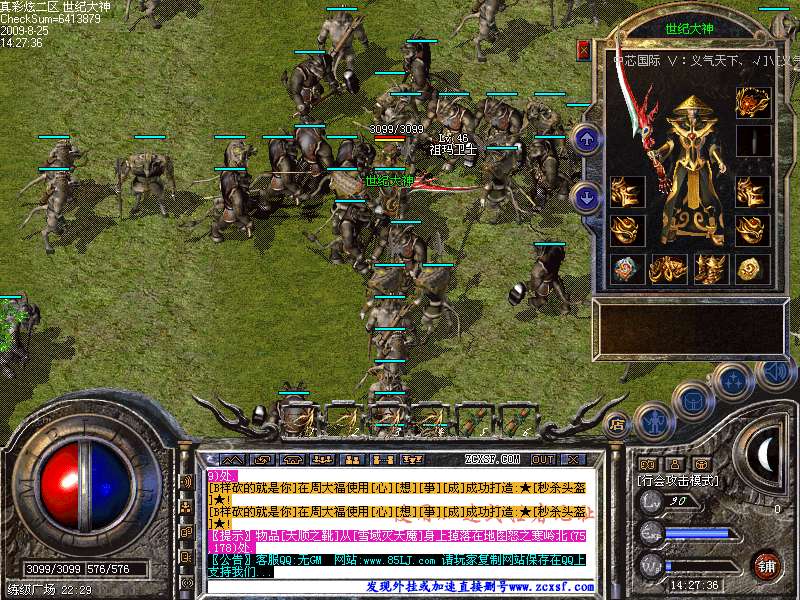Click the down arrow beside the equipment panel
The height and width of the screenshot is (600, 800).
588,196
